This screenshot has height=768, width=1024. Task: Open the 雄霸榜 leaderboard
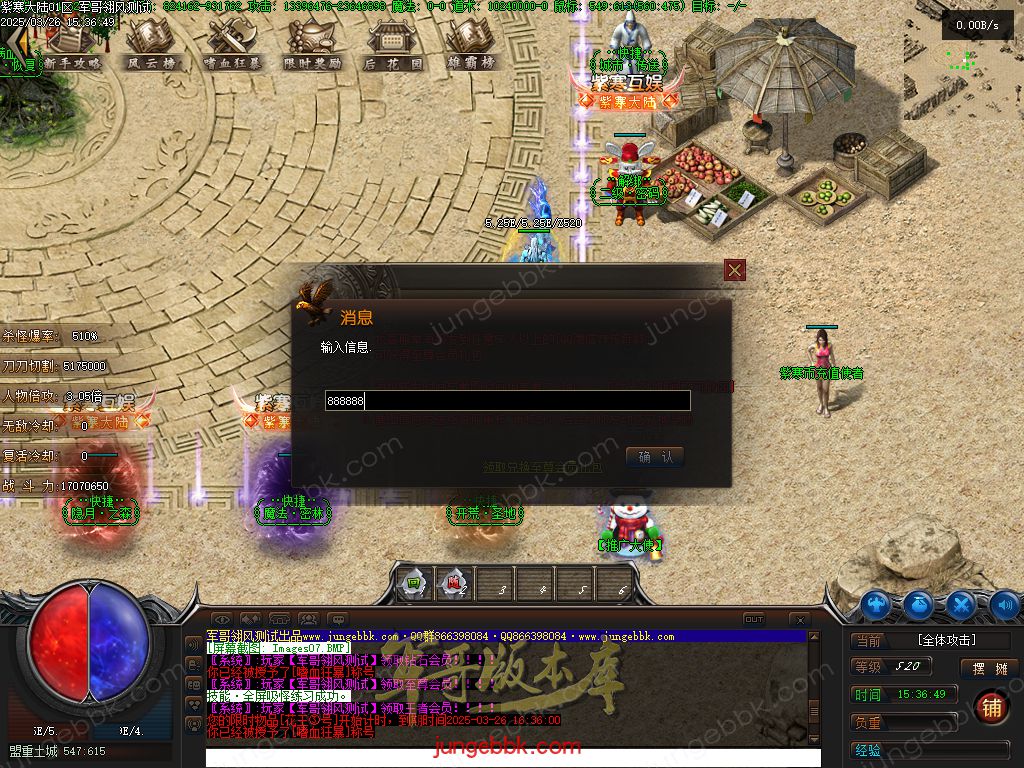coord(472,43)
